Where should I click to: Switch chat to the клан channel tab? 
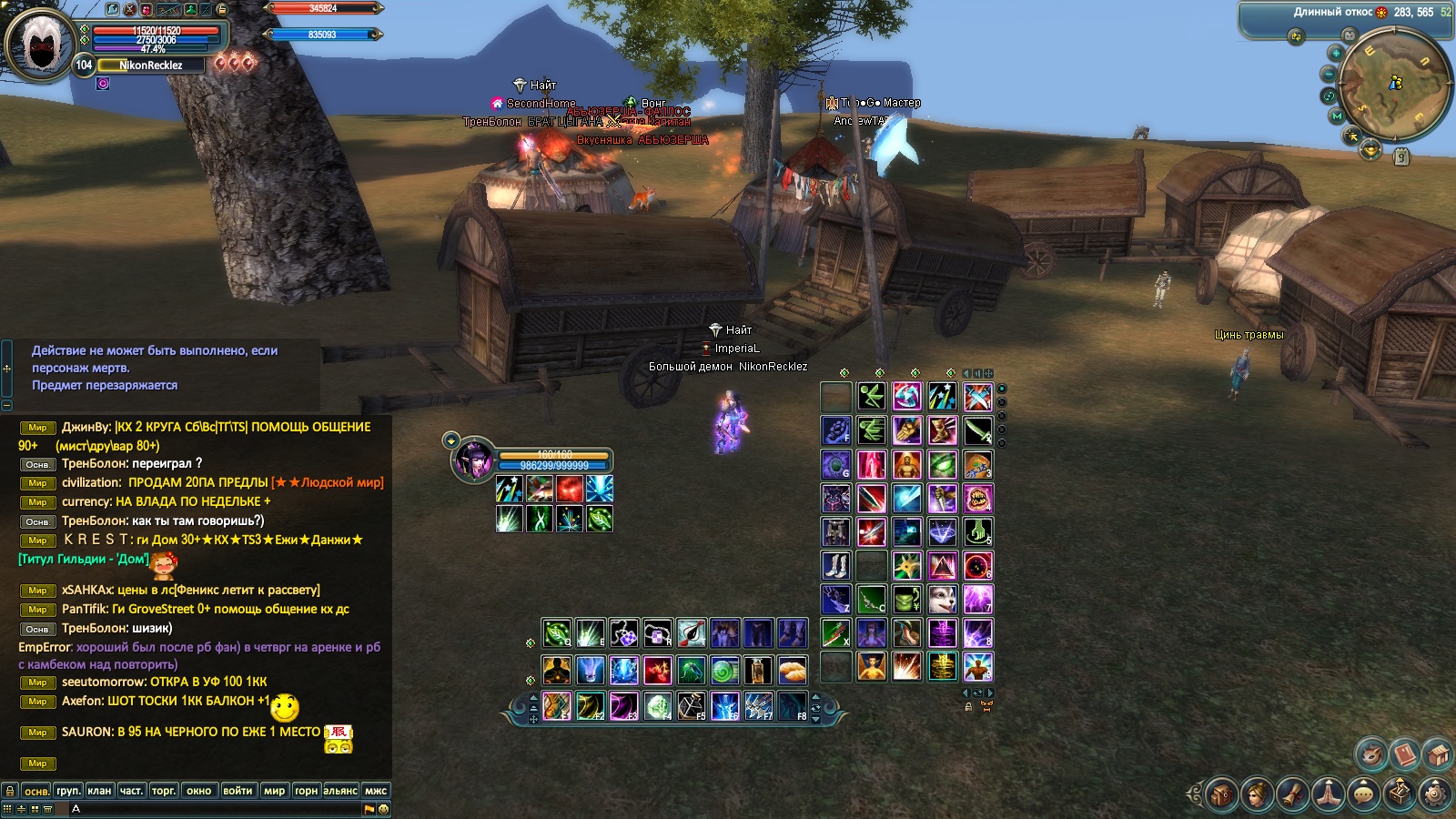(x=100, y=791)
